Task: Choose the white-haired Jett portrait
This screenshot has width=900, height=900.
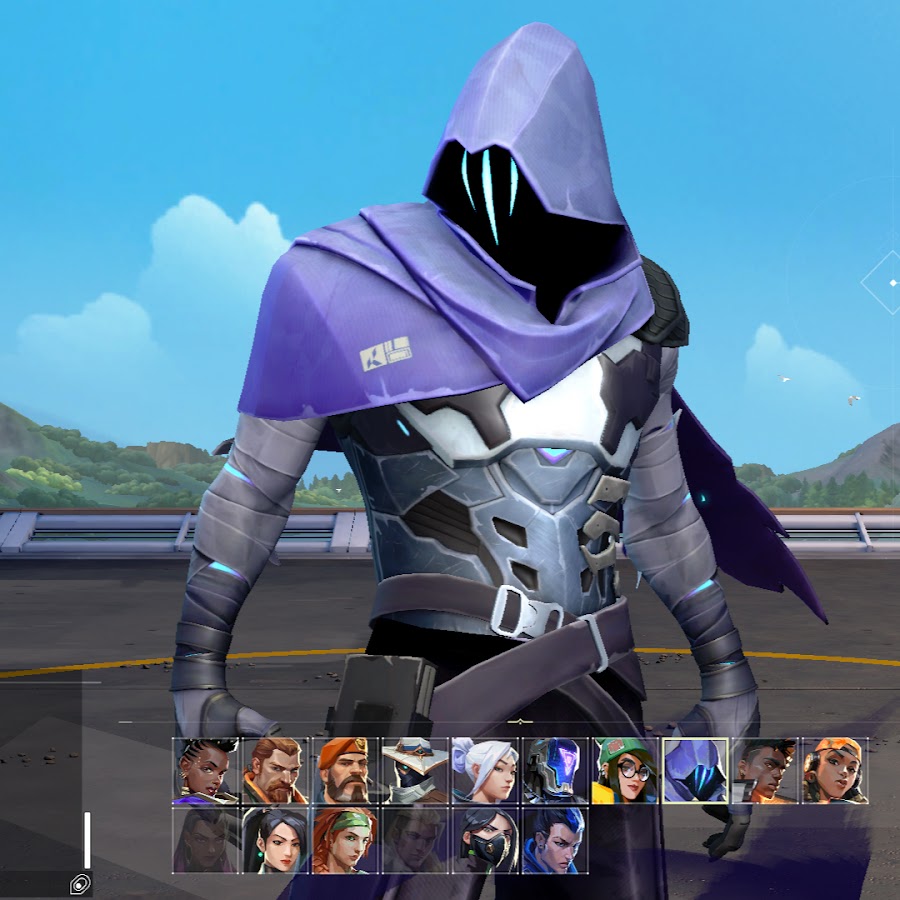Action: tap(486, 771)
